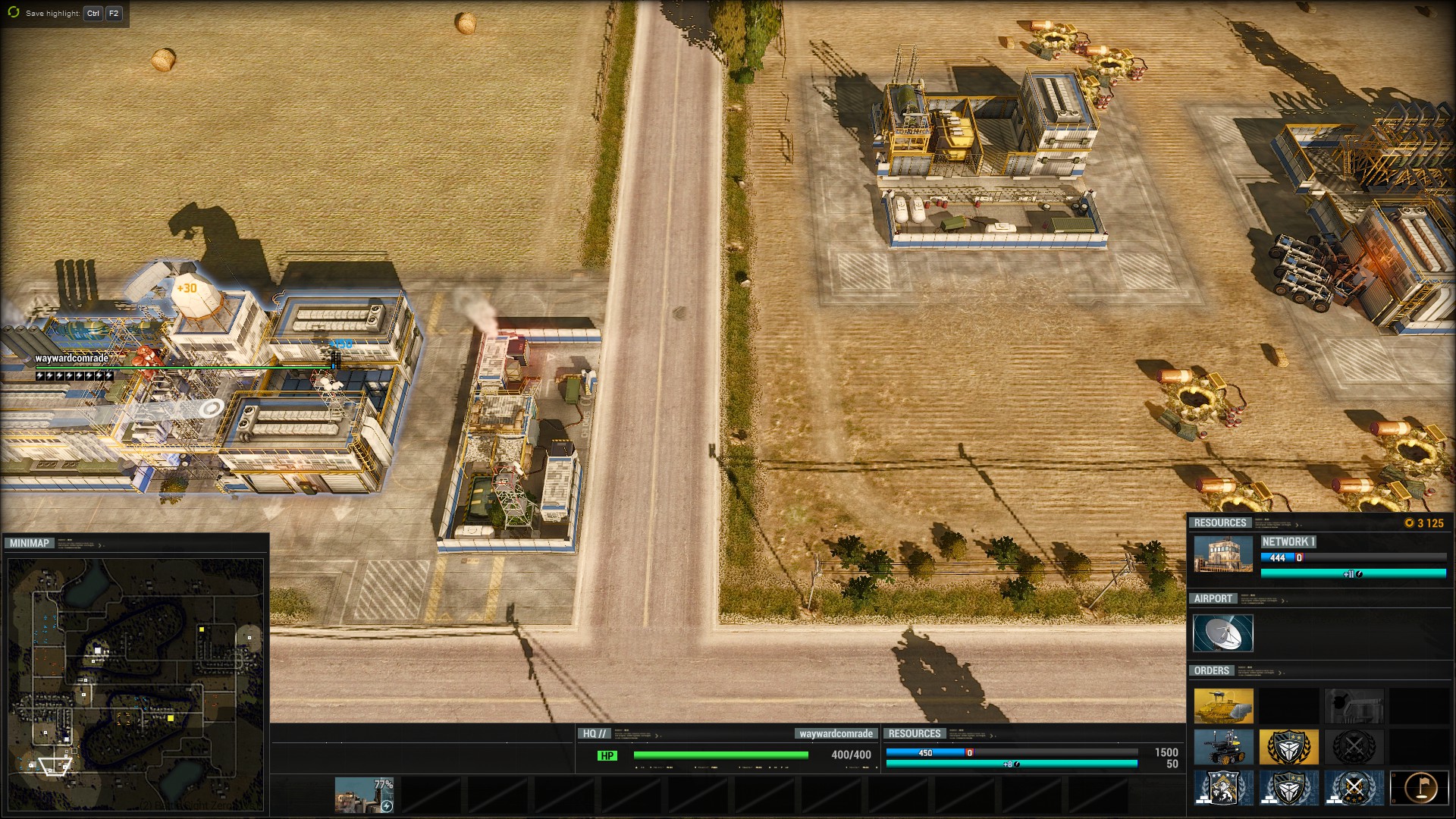
Task: Choose the blue crossed swords emblem upgrade
Action: click(1354, 789)
